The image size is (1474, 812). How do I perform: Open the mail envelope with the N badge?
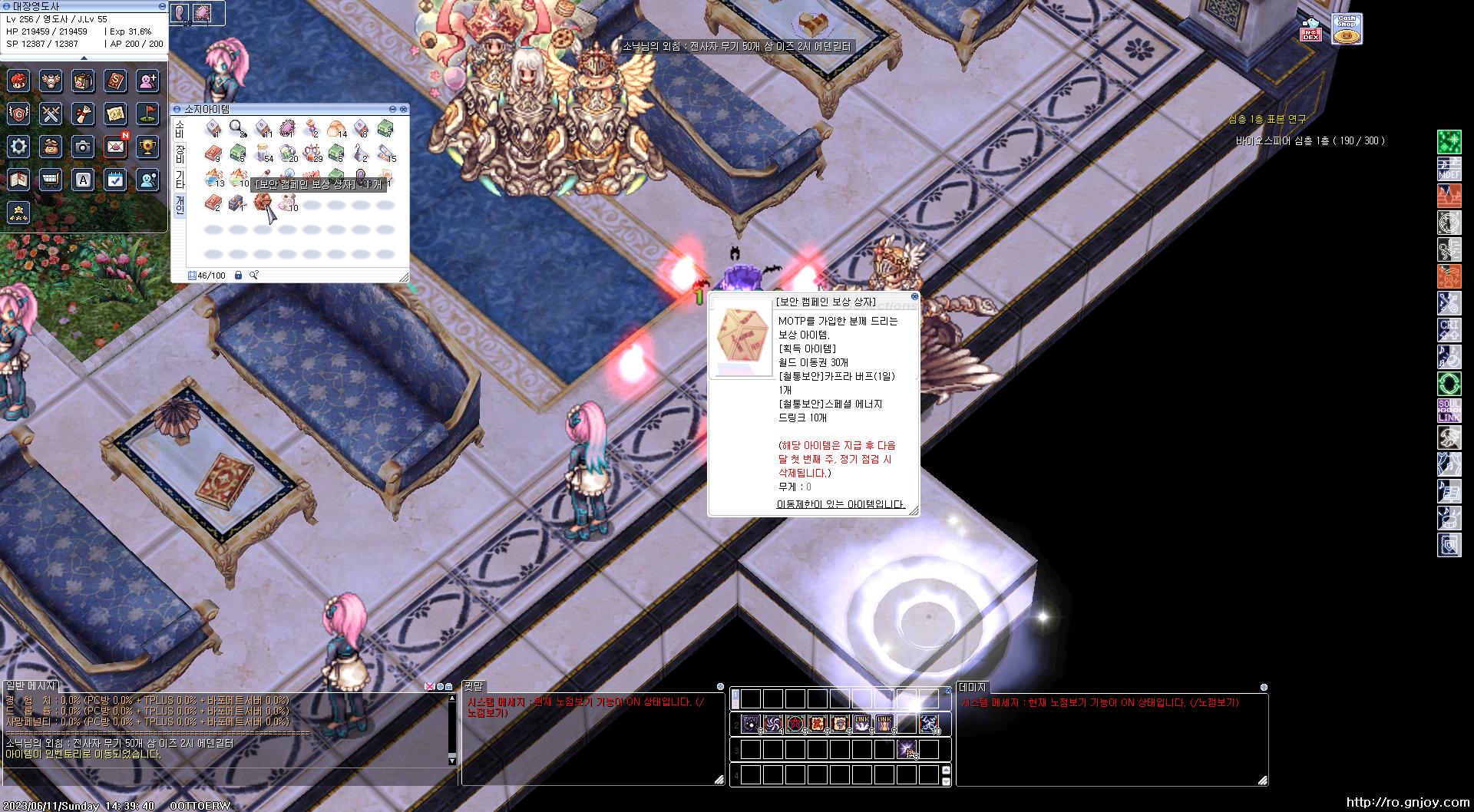pyautogui.click(x=115, y=146)
